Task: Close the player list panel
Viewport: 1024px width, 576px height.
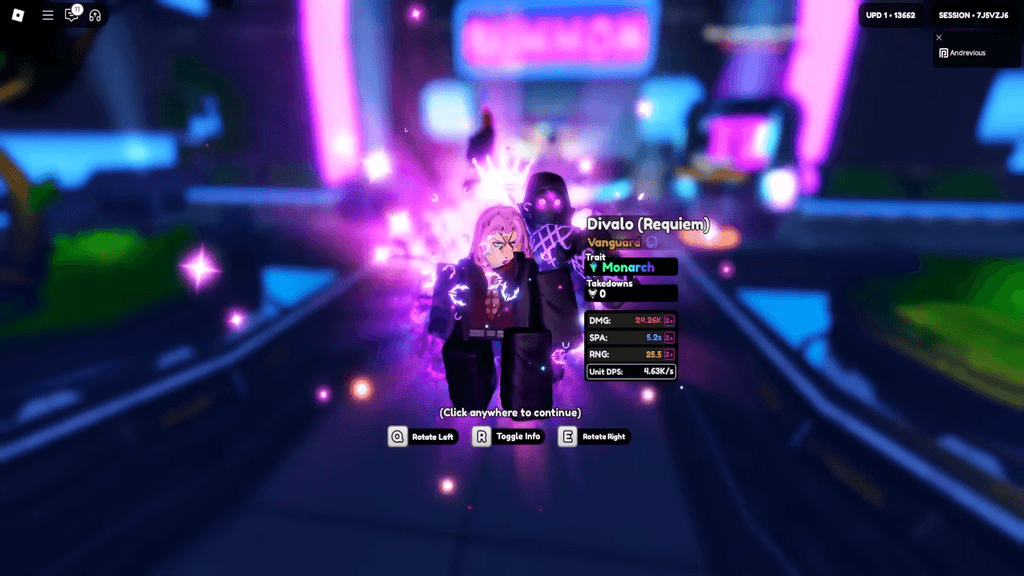Action: pos(939,37)
